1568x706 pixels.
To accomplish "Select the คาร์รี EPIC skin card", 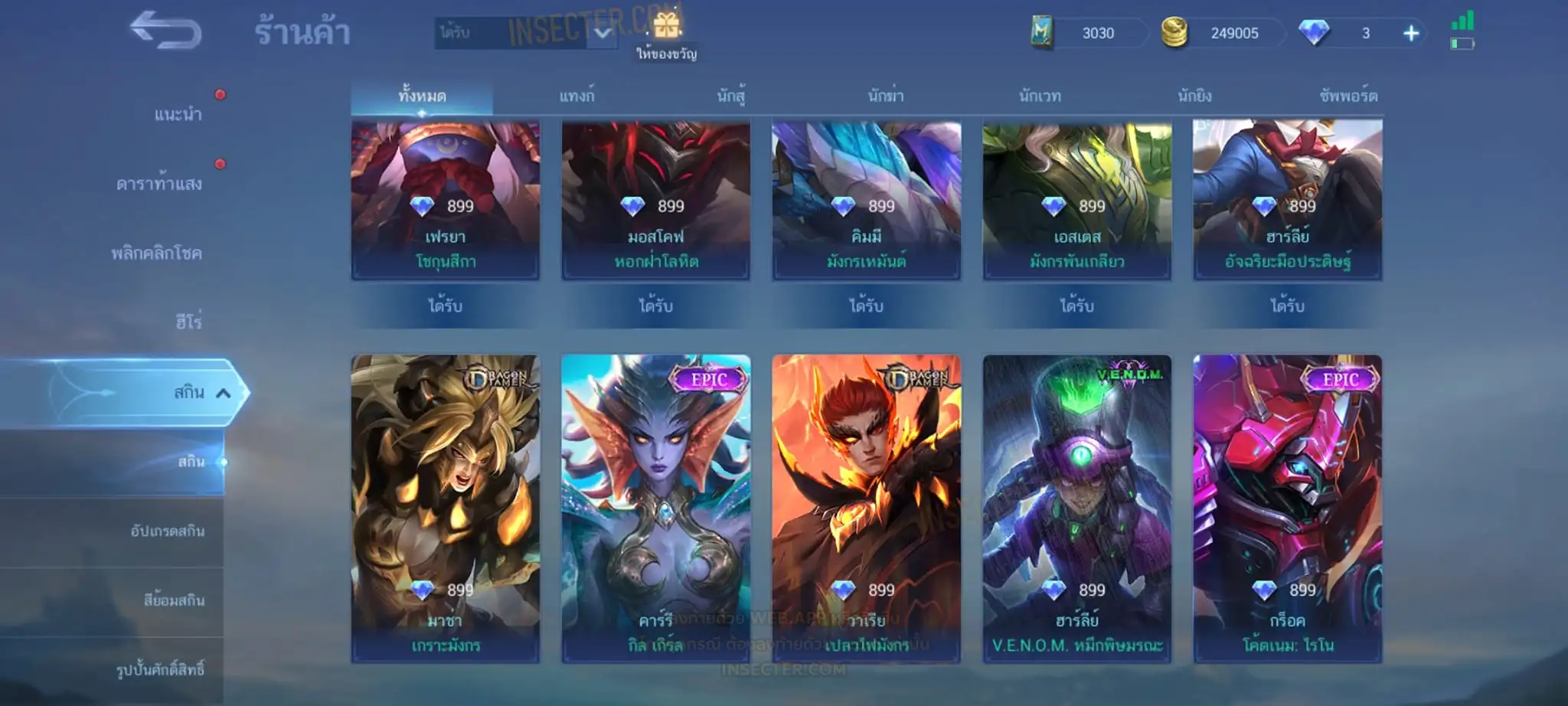I will (656, 508).
